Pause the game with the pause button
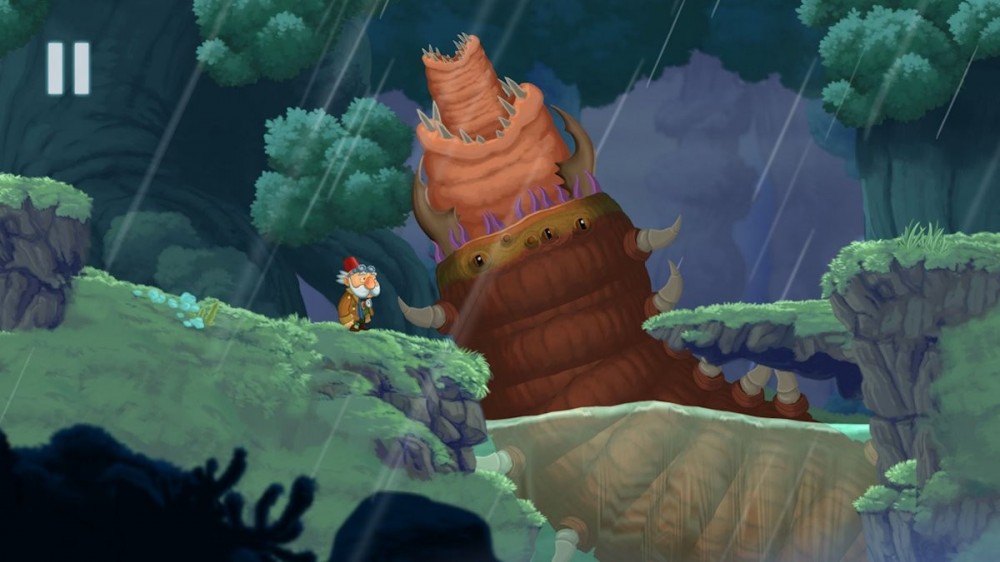 (x=68, y=68)
